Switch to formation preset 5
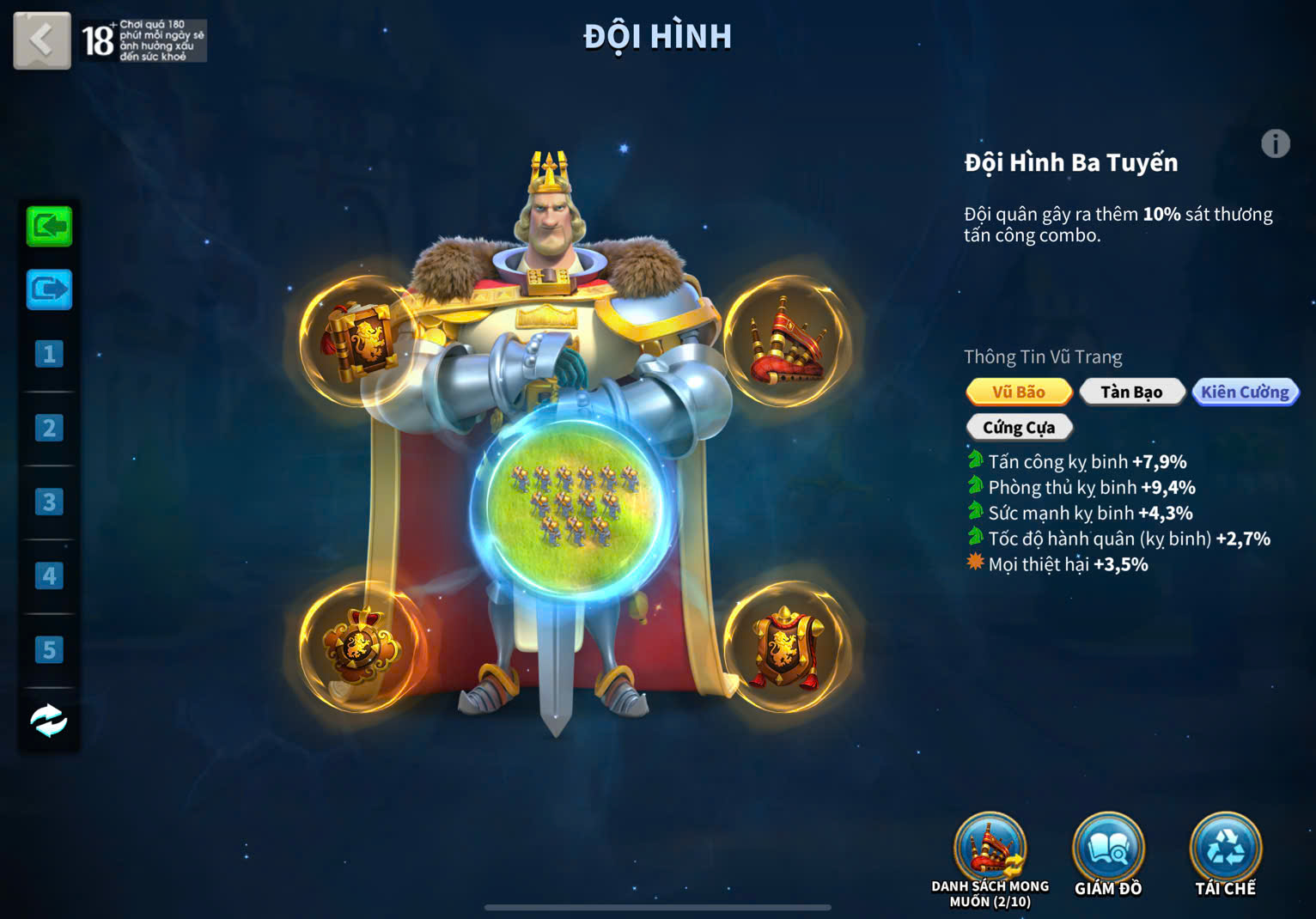Viewport: 1316px width, 919px height. [x=49, y=649]
